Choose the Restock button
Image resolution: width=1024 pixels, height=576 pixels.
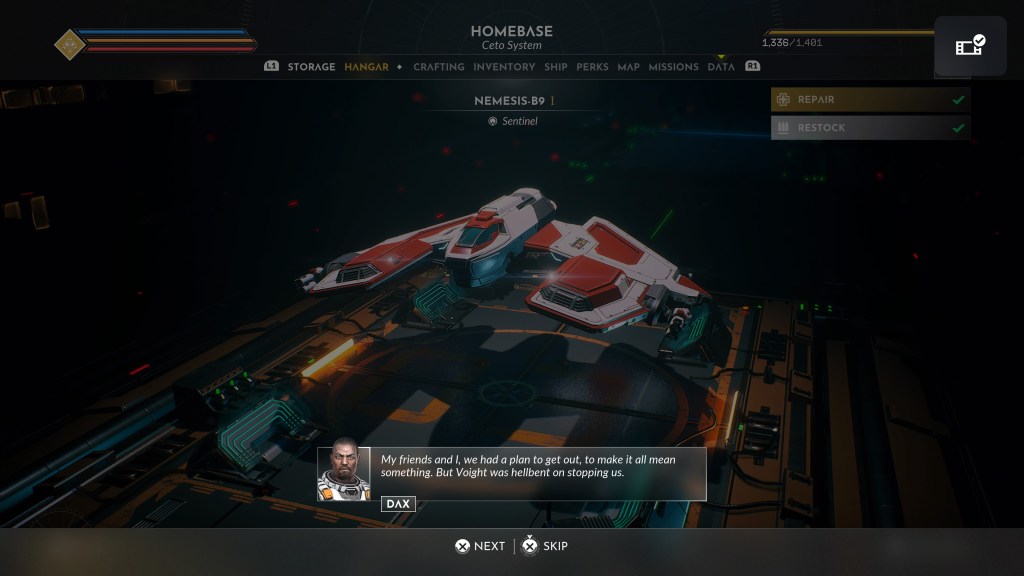point(869,128)
